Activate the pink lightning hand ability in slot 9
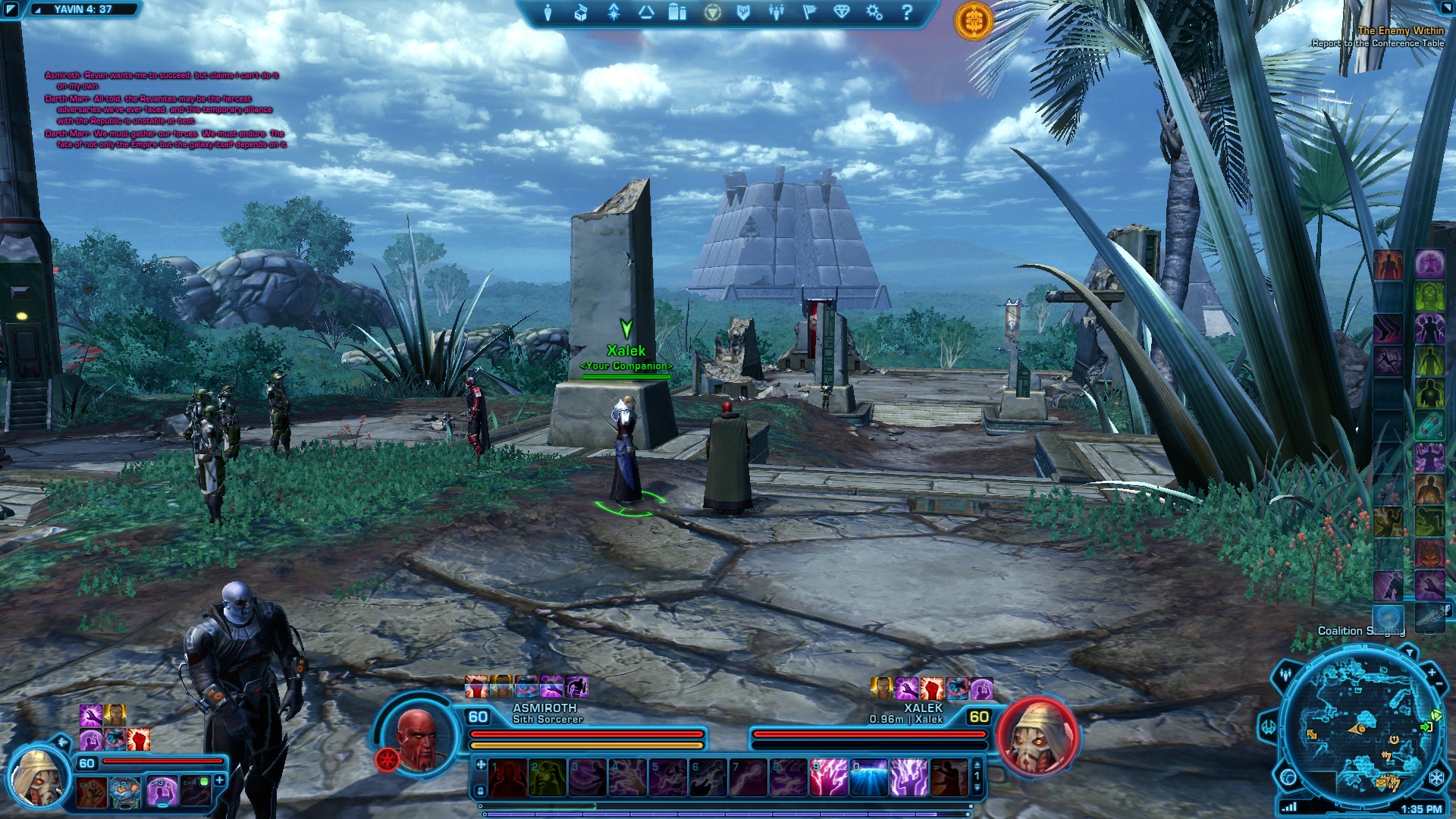This screenshot has height=819, width=1456. (x=829, y=778)
